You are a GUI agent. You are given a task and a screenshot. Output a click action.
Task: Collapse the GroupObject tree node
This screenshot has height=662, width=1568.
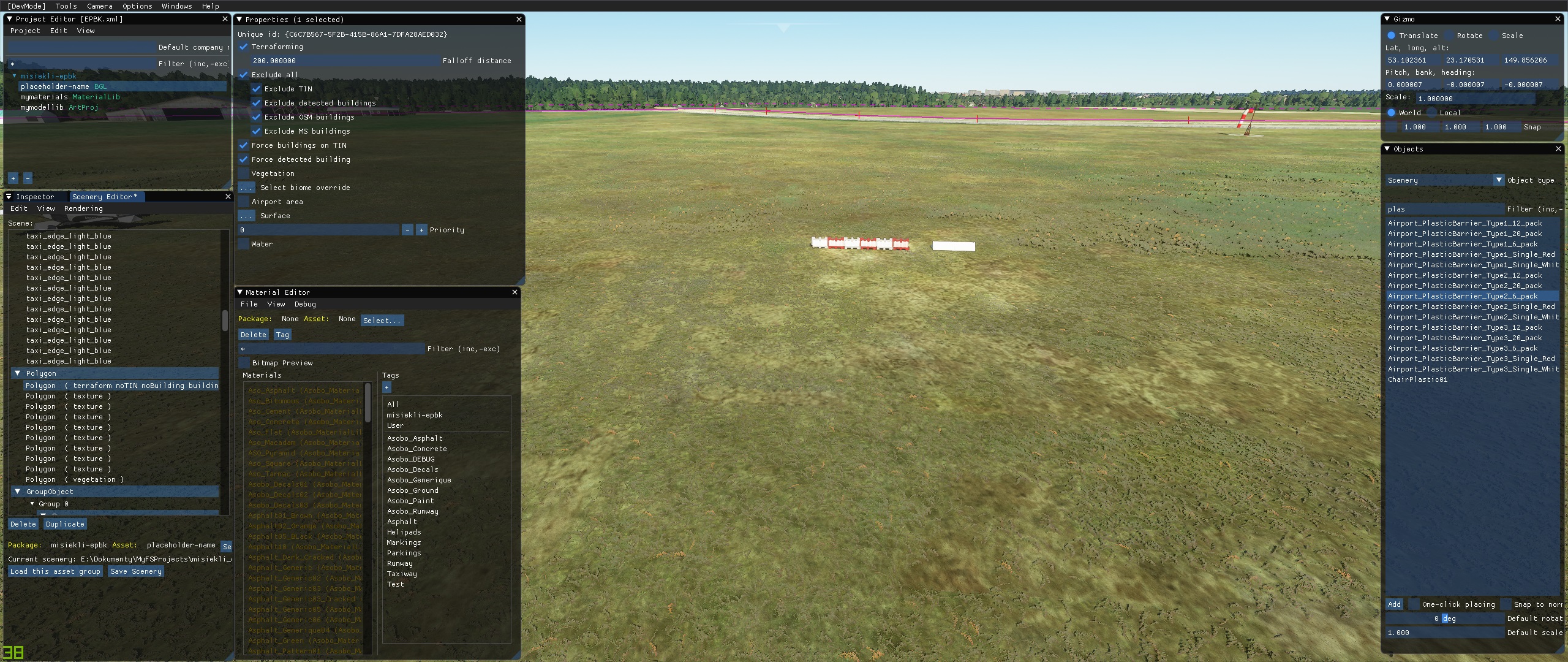(x=17, y=492)
